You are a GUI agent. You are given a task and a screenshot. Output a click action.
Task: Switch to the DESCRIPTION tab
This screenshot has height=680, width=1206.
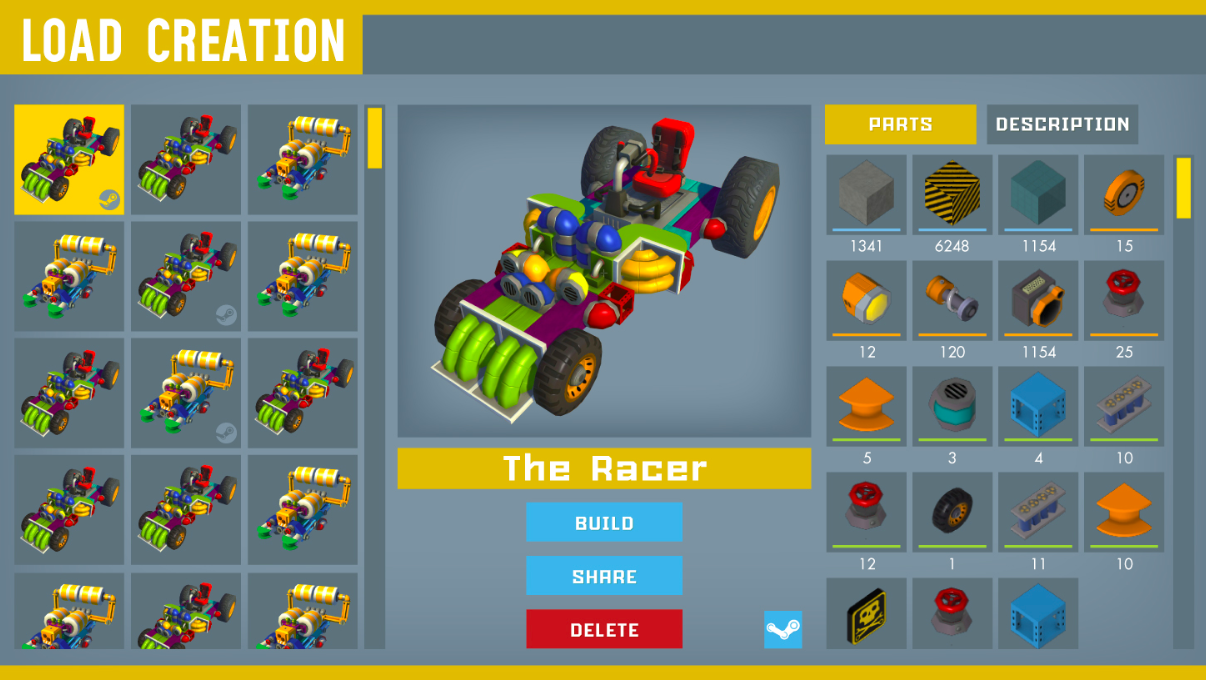[x=1062, y=124]
